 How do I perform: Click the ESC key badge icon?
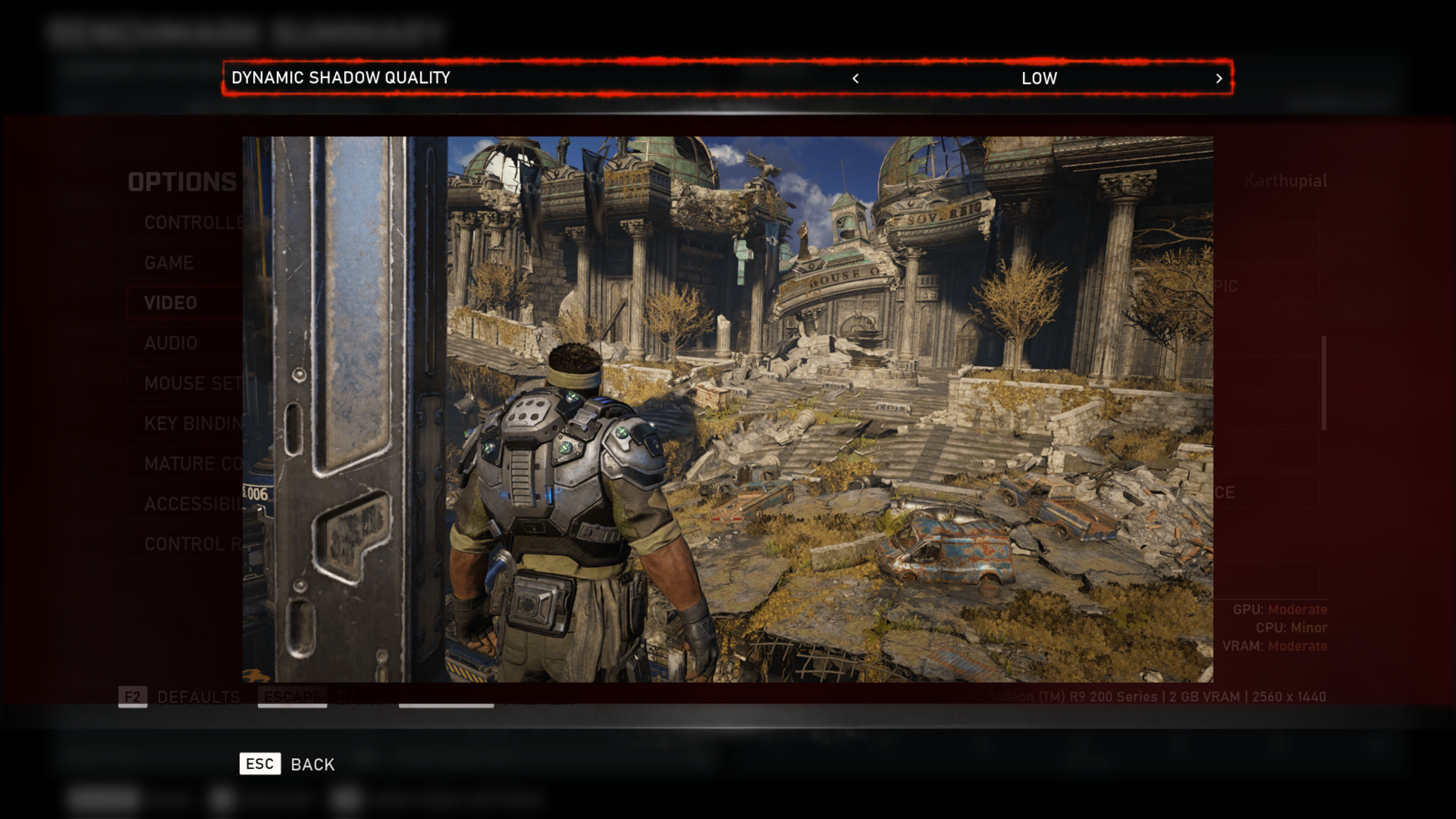tap(260, 764)
